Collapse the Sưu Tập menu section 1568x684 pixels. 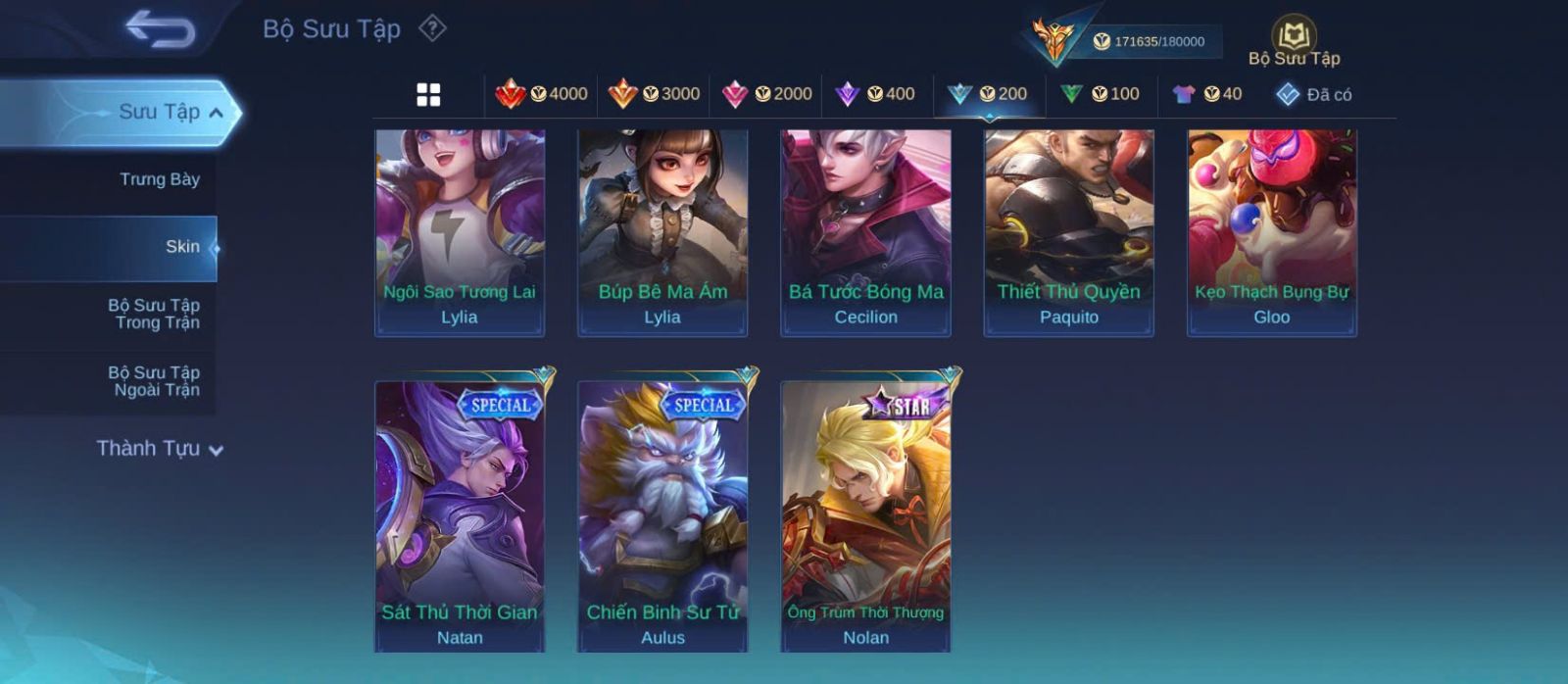pos(216,113)
